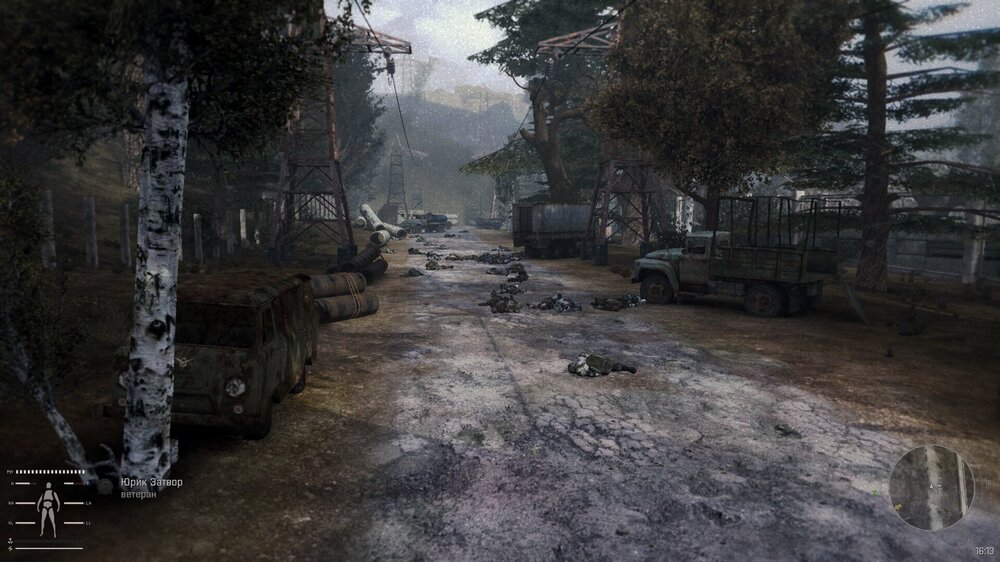Select the body condition silhouette icon
1000x562 pixels.
(x=47, y=508)
